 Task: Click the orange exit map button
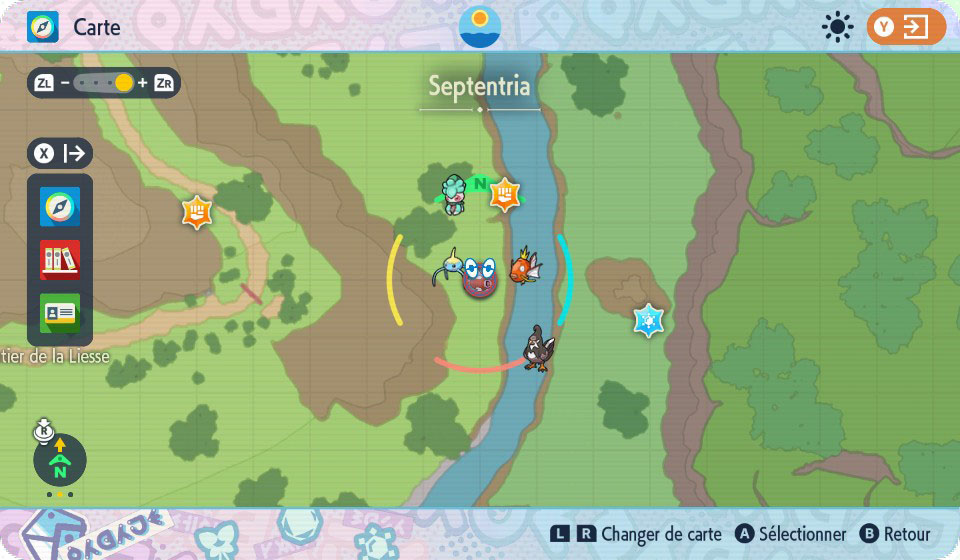906,27
